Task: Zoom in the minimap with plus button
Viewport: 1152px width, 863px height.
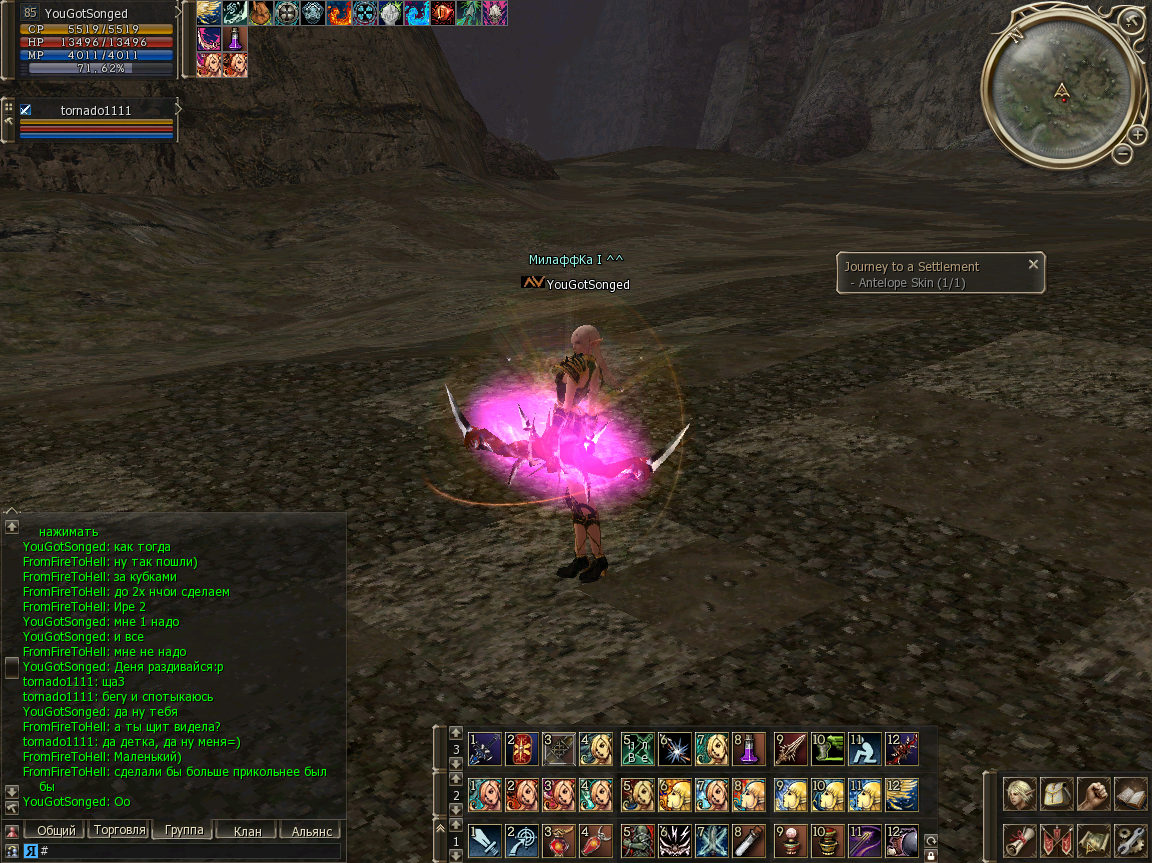Action: [x=1138, y=135]
